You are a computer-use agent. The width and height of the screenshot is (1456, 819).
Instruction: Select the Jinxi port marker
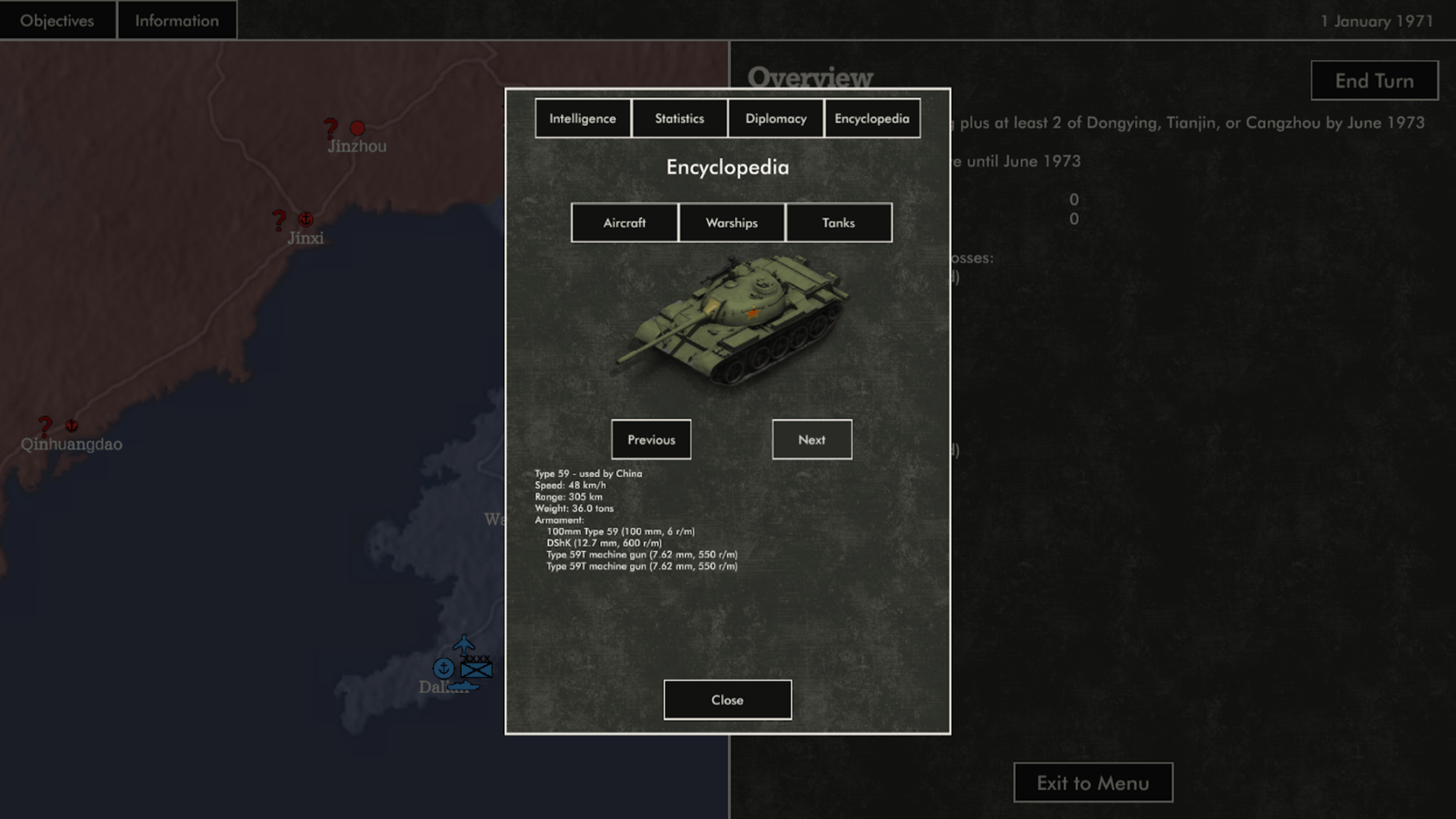tap(306, 218)
